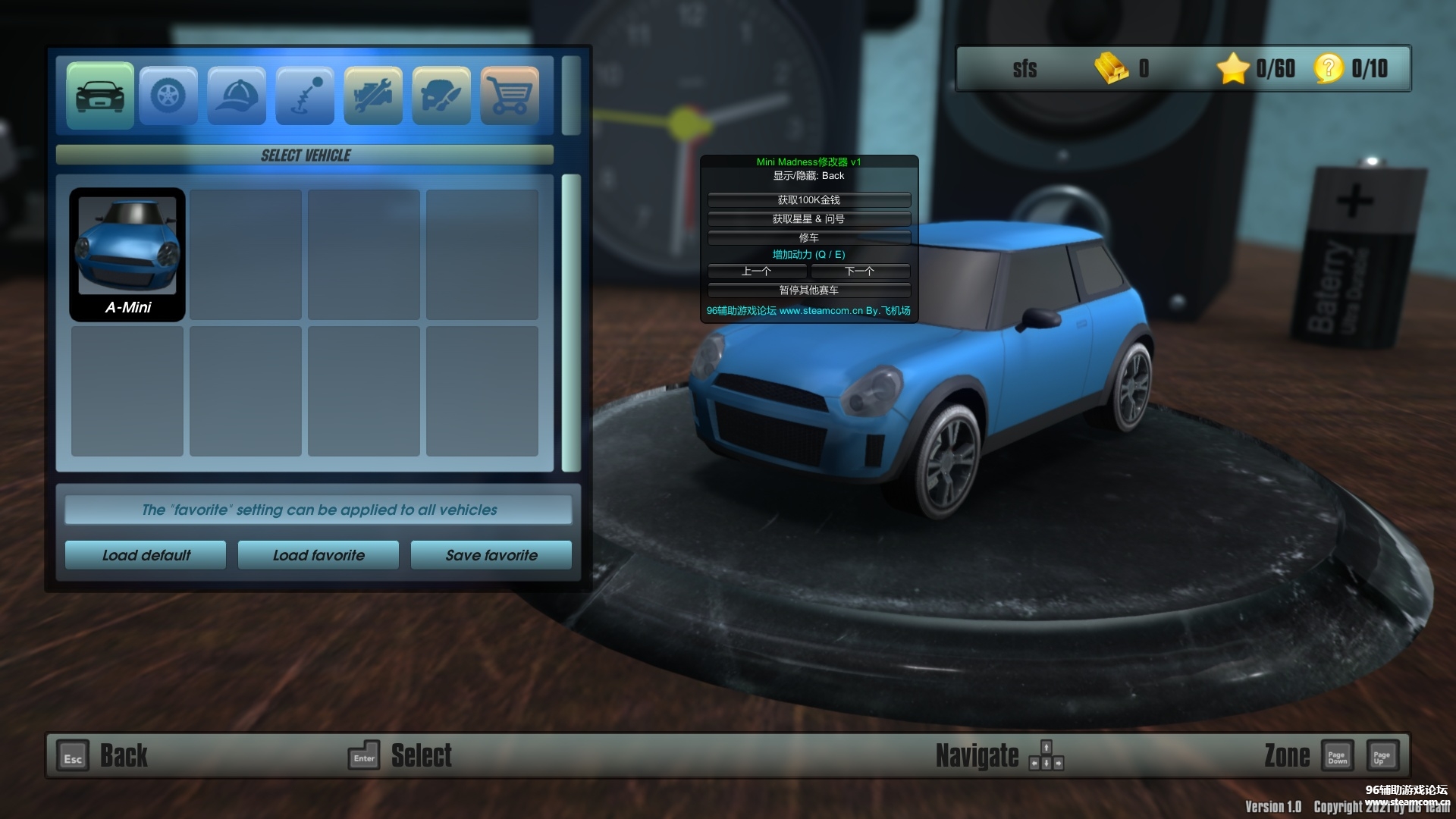Open the engine wrench upgrade tab
This screenshot has width=1456, height=819.
(x=373, y=96)
